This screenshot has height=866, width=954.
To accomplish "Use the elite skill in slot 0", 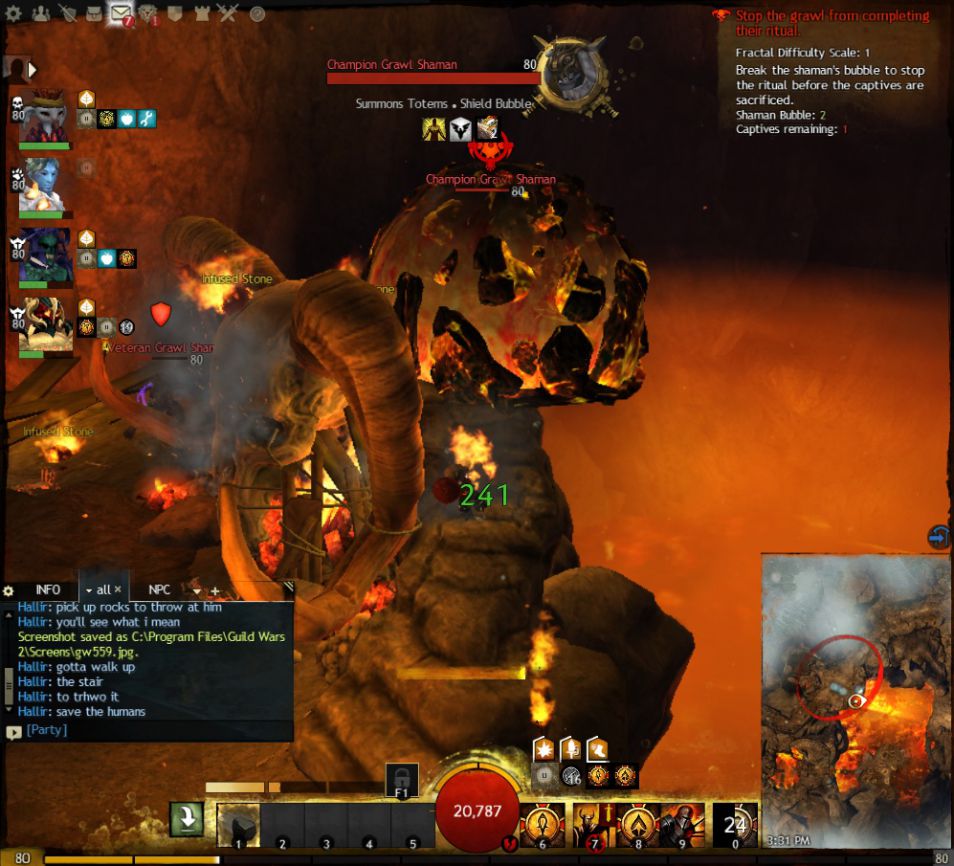I will tap(736, 825).
